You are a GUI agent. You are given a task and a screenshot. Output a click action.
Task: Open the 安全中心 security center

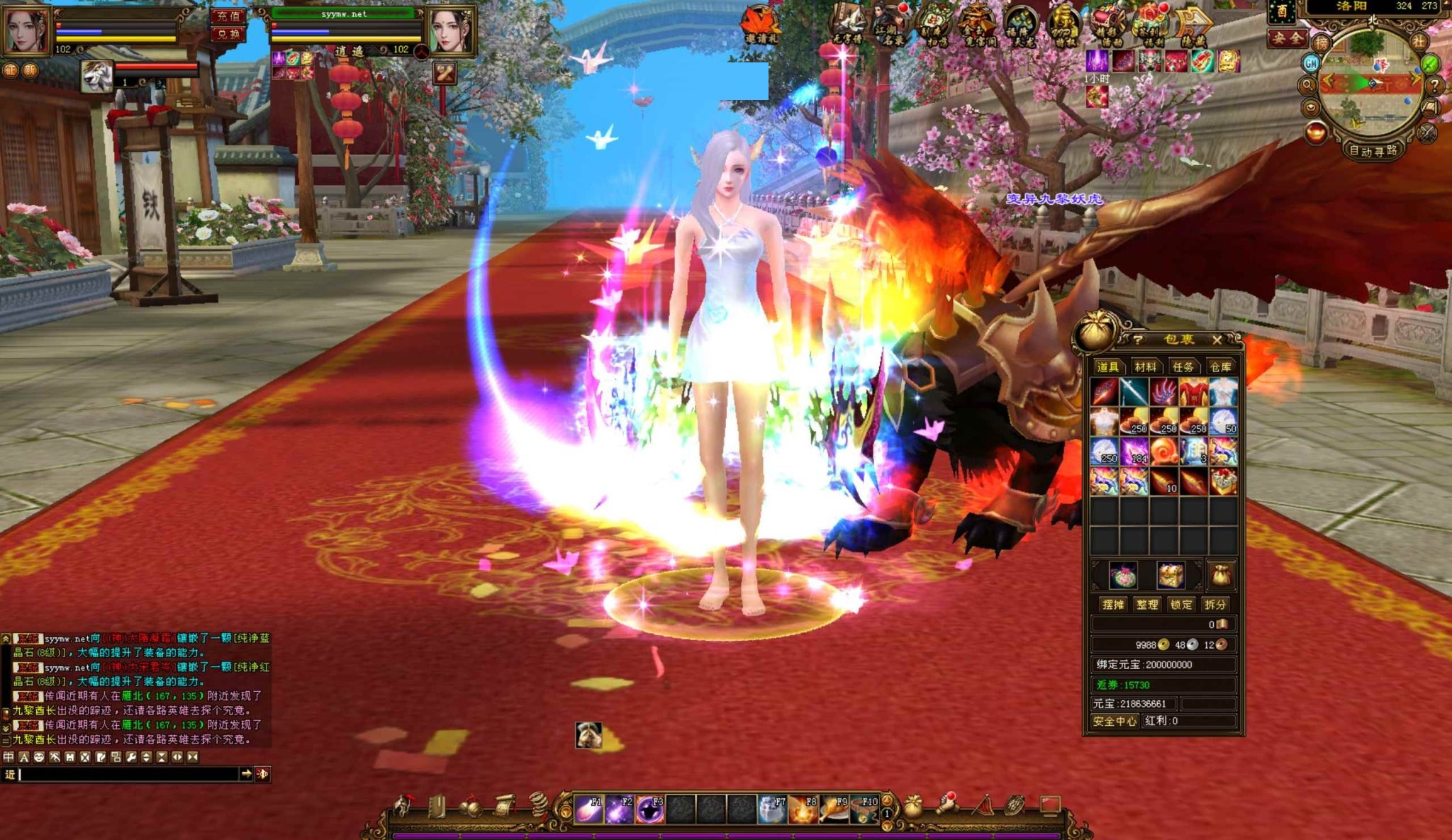[x=1115, y=721]
